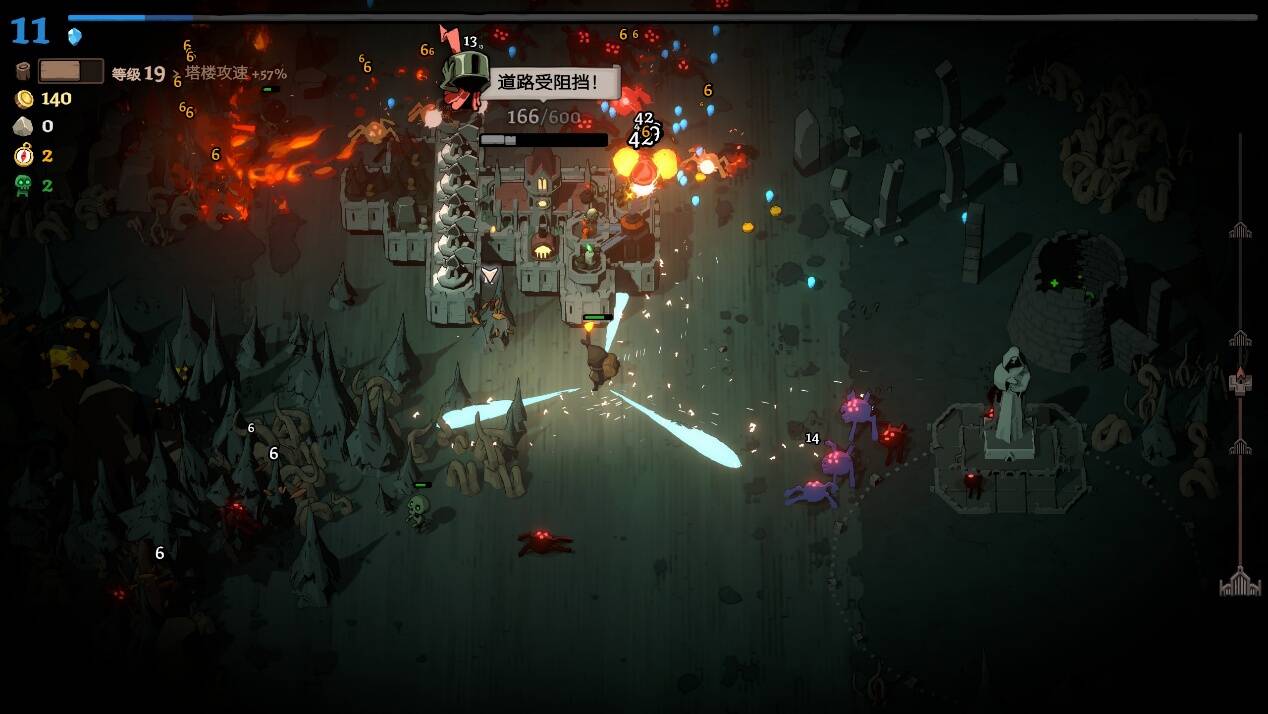Click the large castle marker ending the timeline
The width and height of the screenshot is (1268, 714).
[1240, 582]
